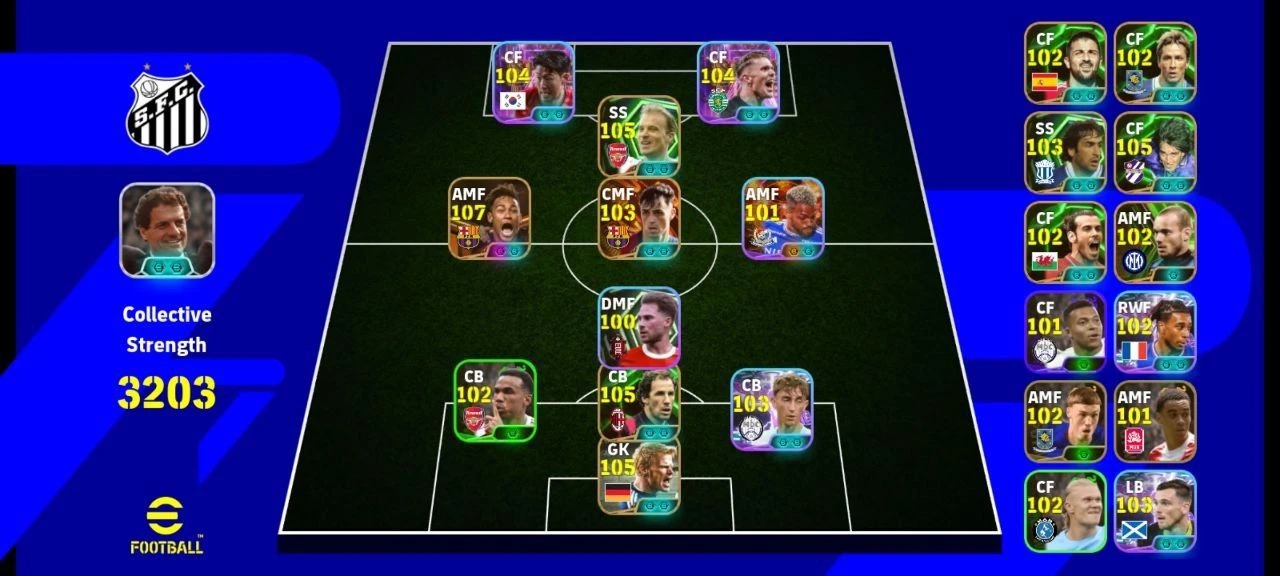Pick the DMF 100 player card
1280x576 pixels.
639,328
